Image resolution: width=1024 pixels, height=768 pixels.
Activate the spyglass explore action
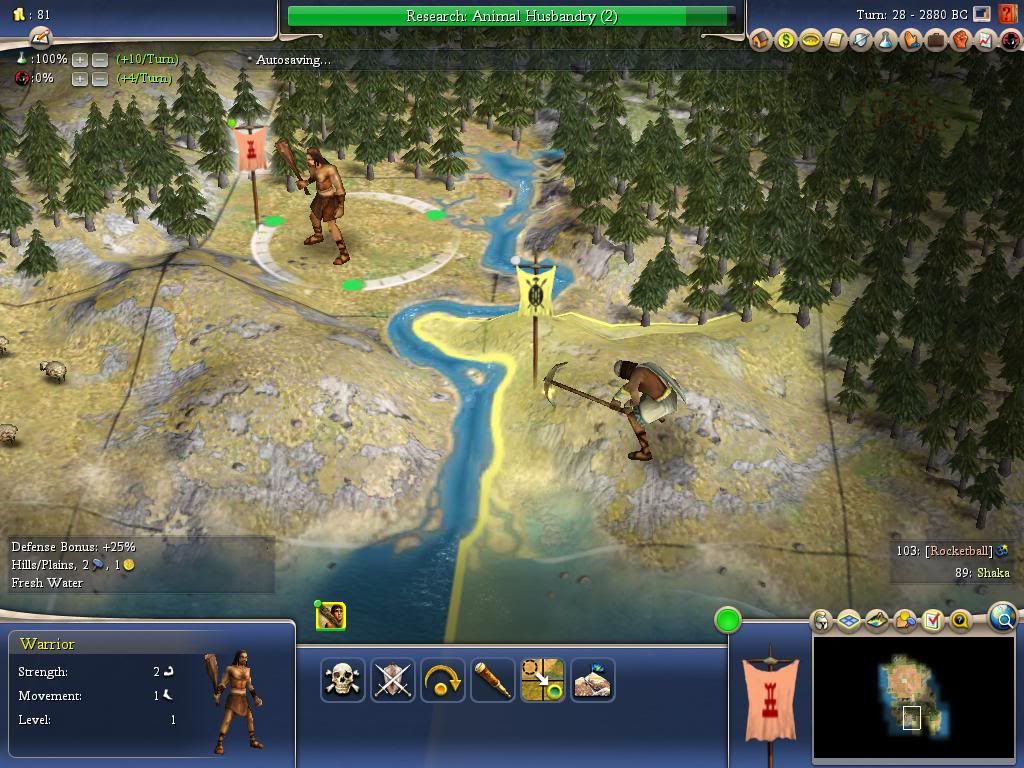click(x=493, y=680)
